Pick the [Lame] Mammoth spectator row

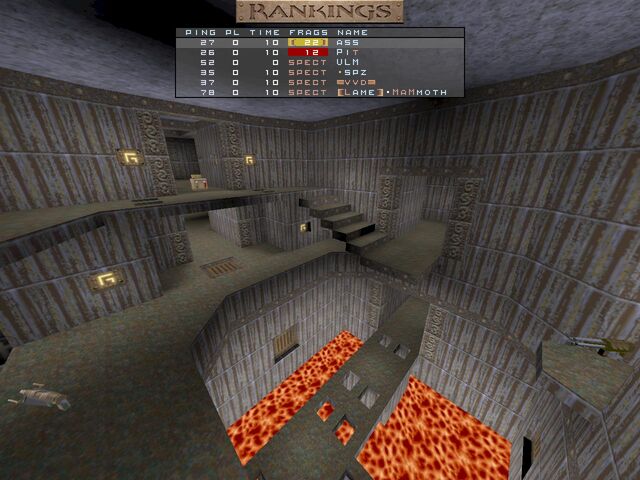320,92
